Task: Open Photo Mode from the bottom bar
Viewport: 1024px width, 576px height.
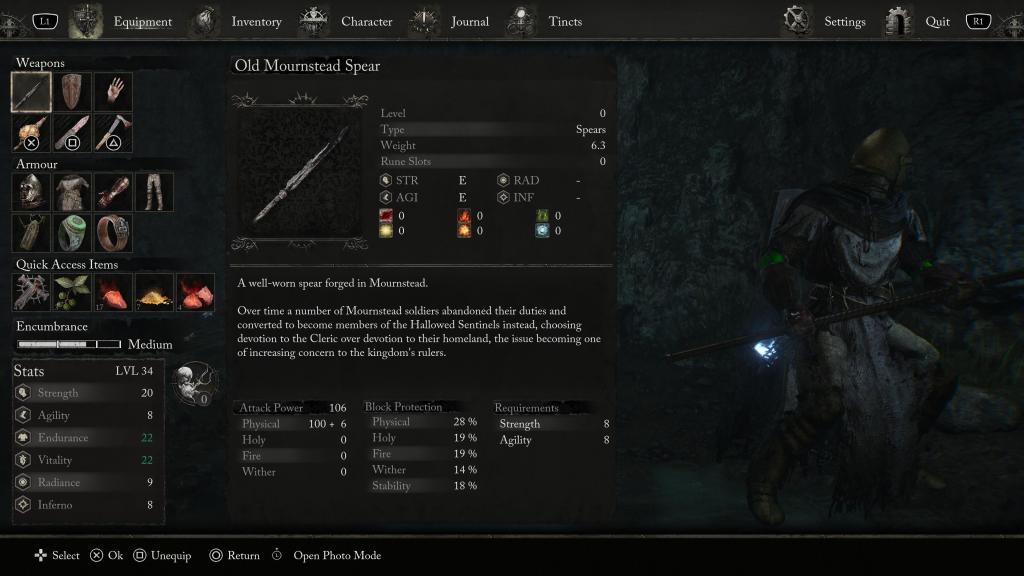Action: coord(336,556)
